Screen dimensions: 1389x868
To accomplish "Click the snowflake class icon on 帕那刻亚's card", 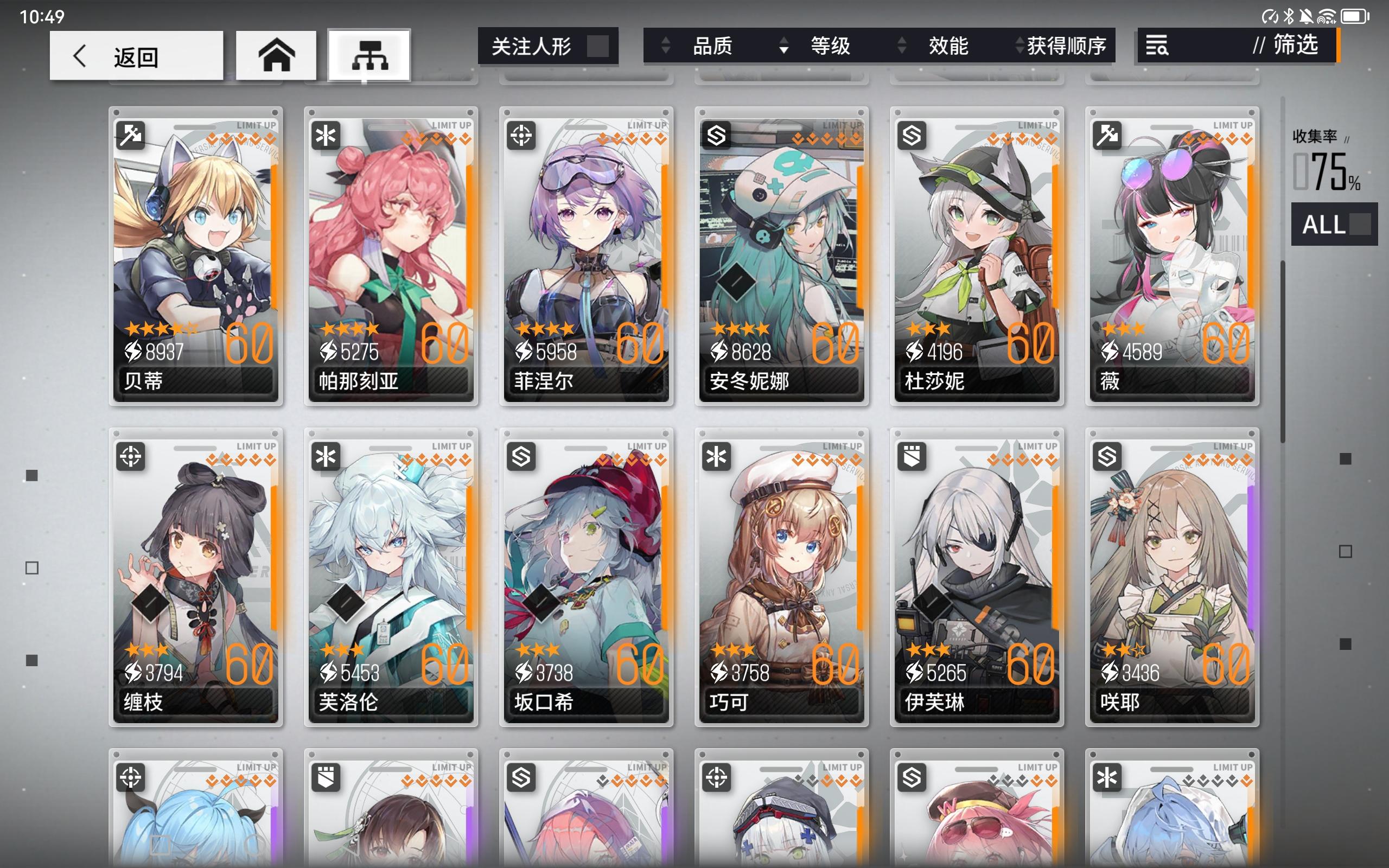I will pos(326,134).
